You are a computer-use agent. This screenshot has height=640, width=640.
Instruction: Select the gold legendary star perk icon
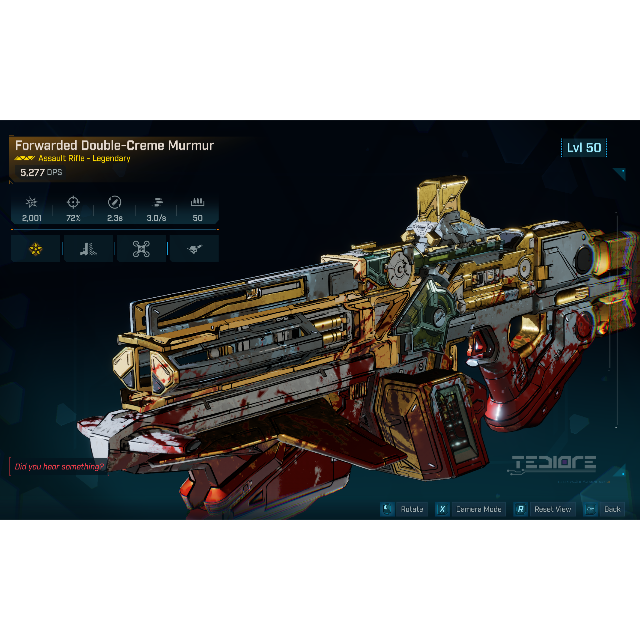36,249
